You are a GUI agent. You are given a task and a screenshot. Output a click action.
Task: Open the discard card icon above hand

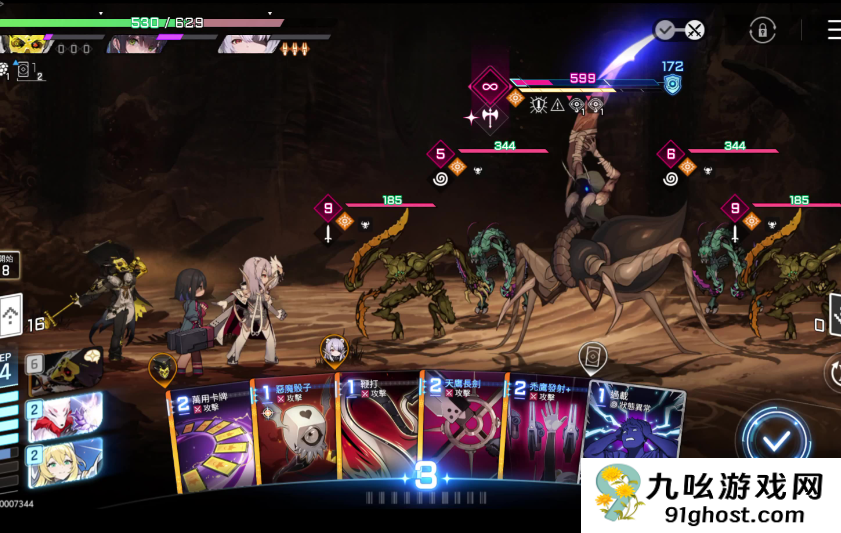coord(593,356)
